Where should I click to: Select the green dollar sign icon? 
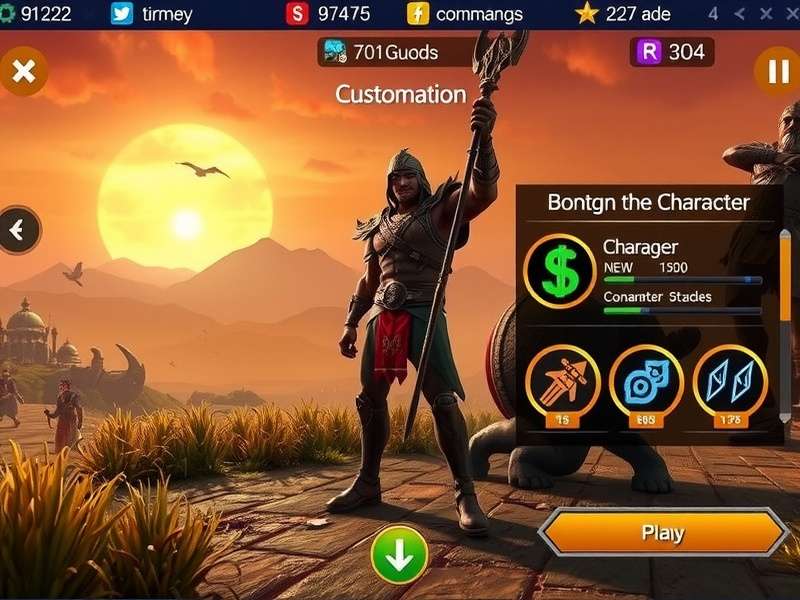[559, 271]
